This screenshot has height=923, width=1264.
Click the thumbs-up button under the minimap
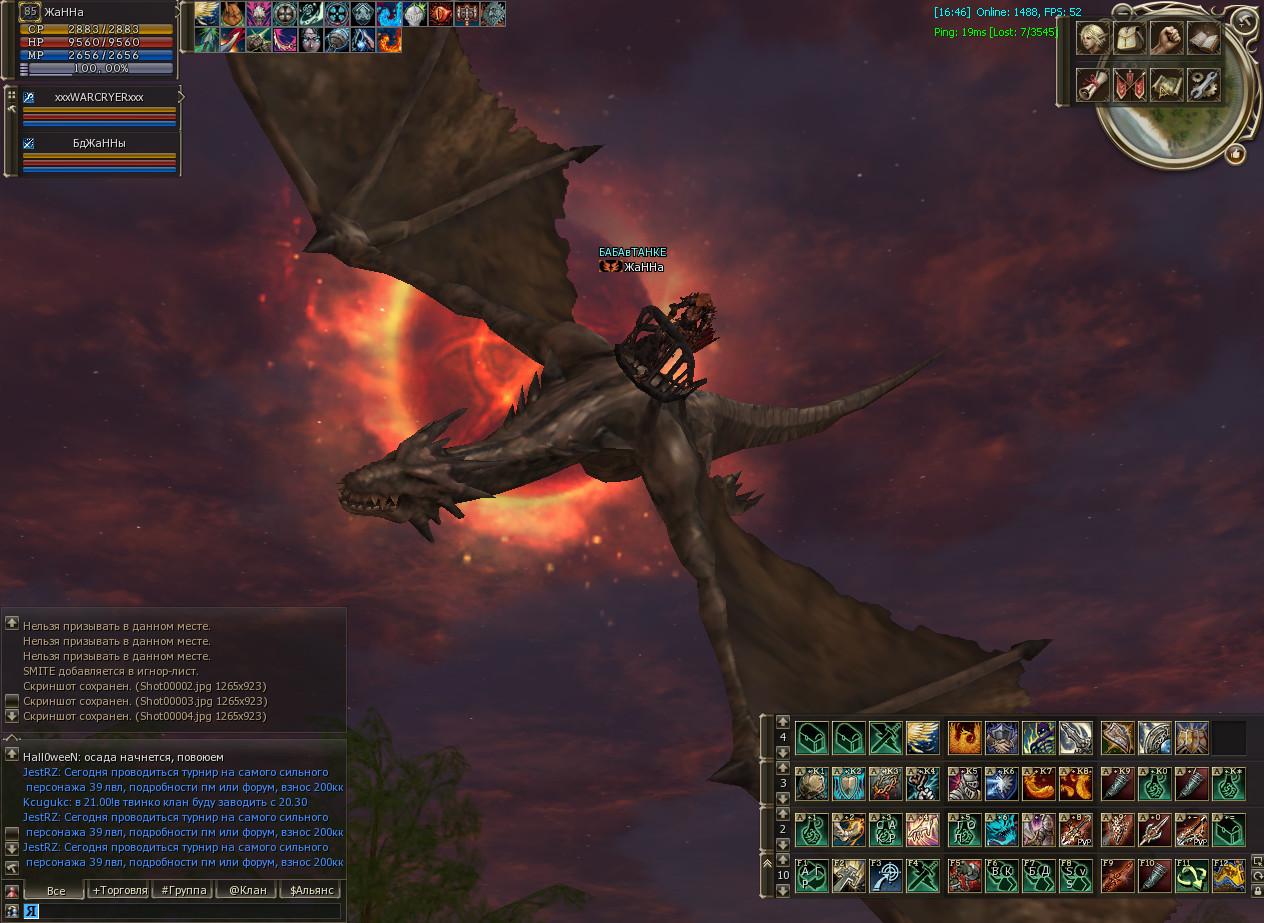click(x=1235, y=154)
